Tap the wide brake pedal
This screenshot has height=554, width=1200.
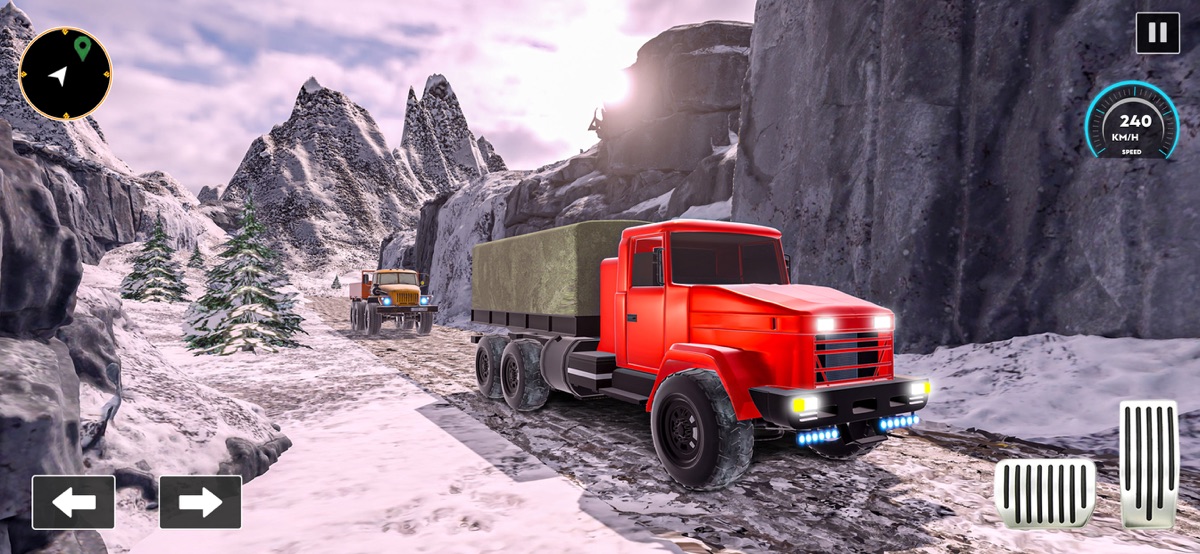(1044, 493)
